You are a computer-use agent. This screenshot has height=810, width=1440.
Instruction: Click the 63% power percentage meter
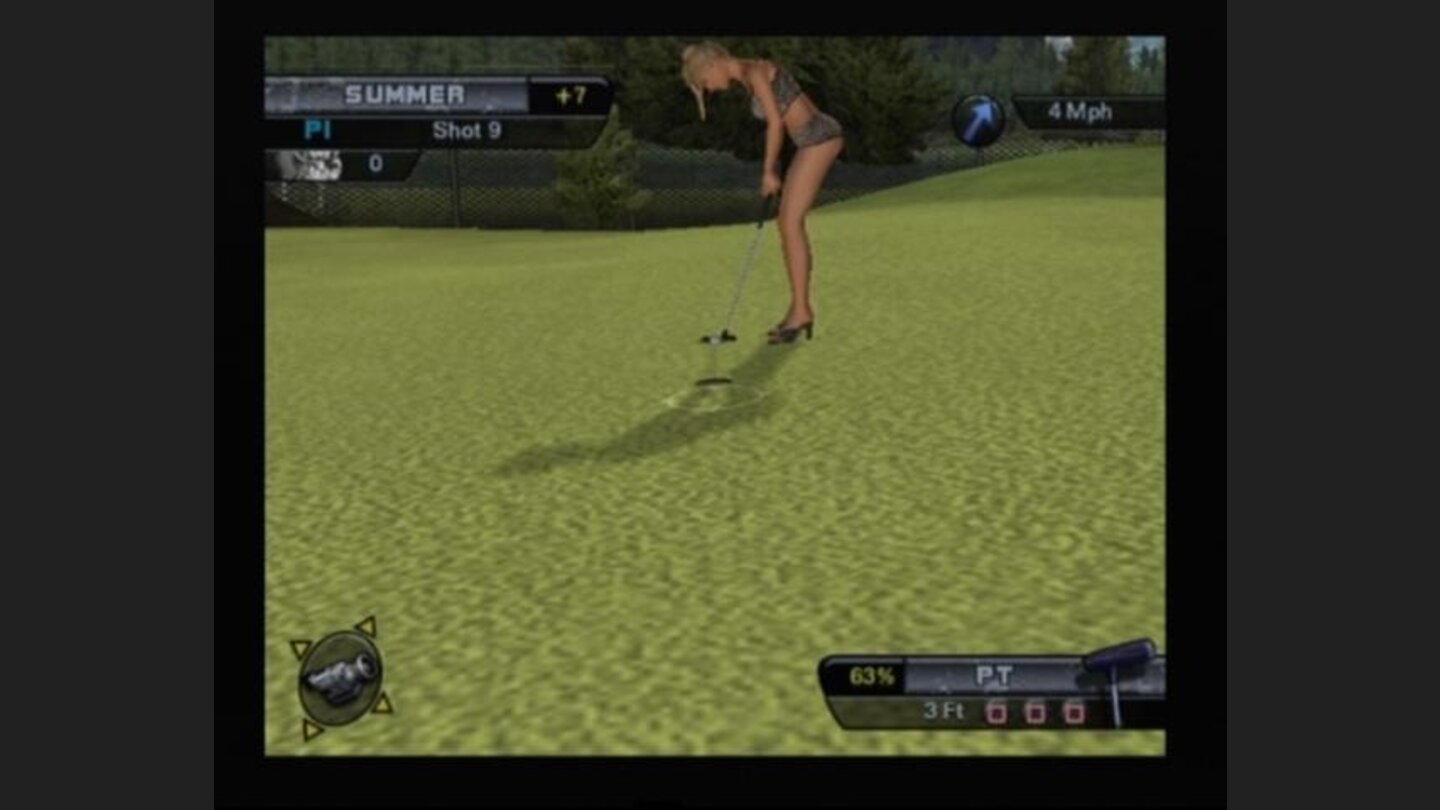tap(871, 676)
